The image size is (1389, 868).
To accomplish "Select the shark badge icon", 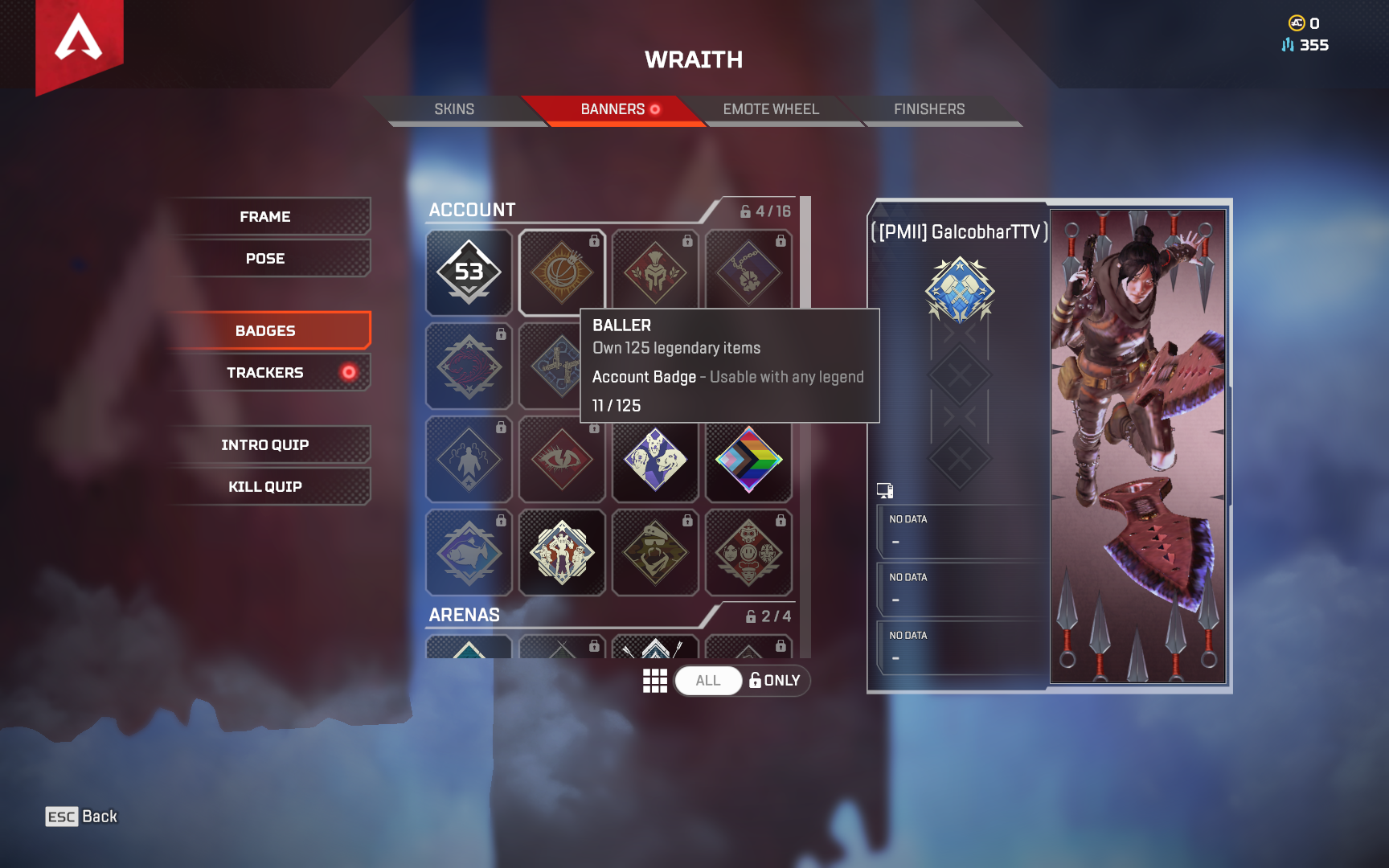I will 469,552.
